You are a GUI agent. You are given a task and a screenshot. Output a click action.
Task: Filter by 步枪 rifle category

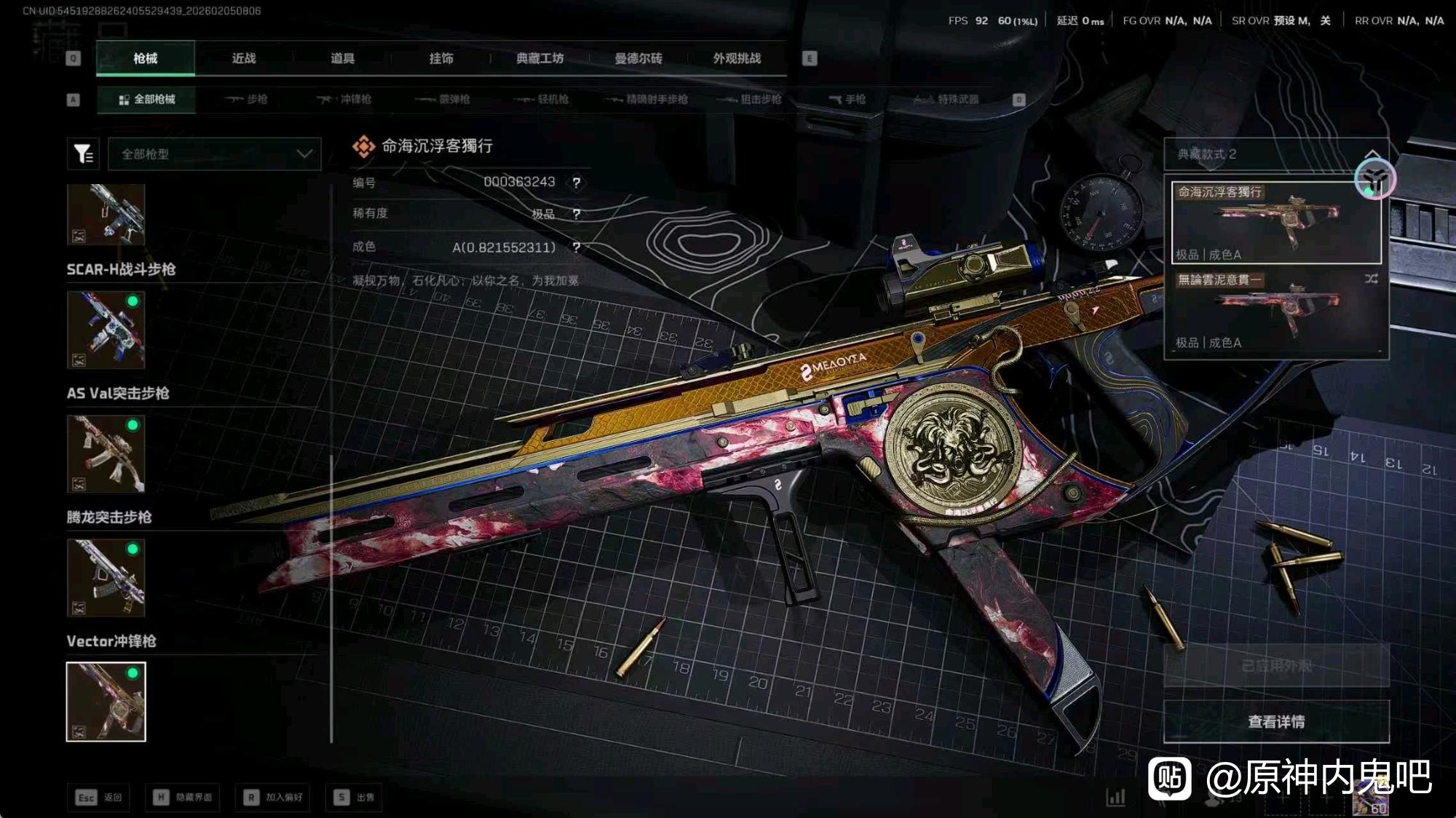point(247,99)
